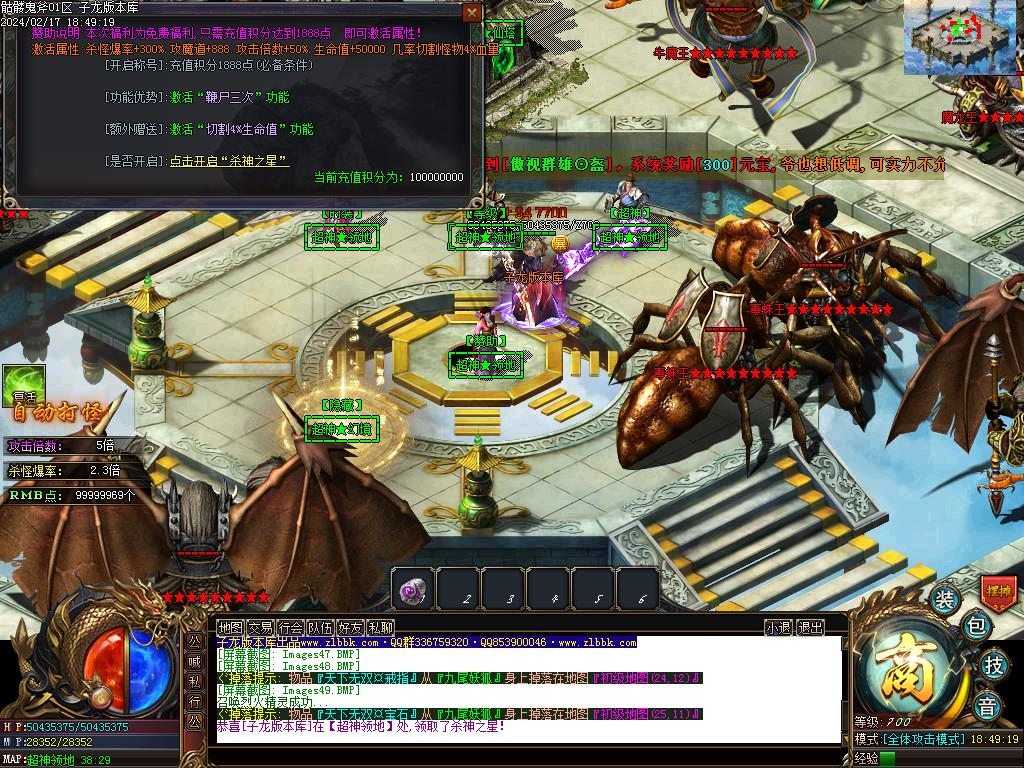Switch to the 地图 tab
Image resolution: width=1024 pixels, height=768 pixels.
230,628
